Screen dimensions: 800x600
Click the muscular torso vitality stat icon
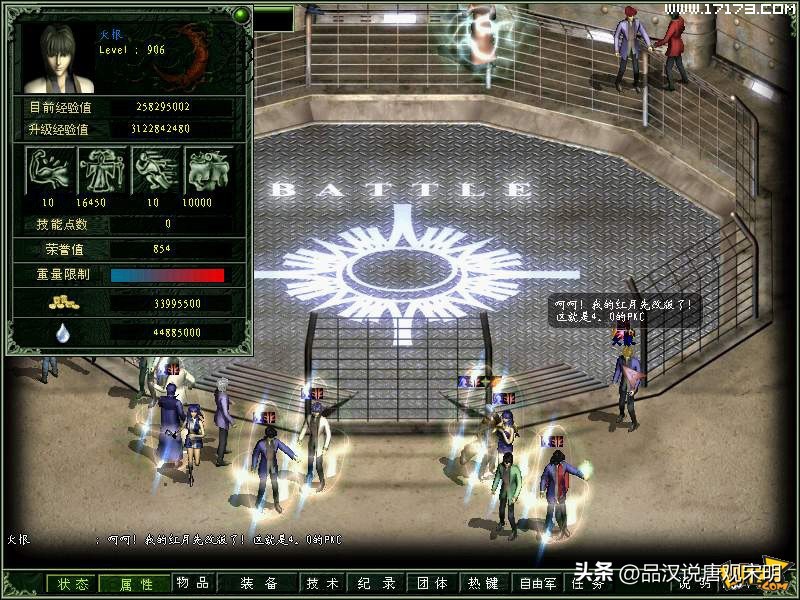click(x=209, y=171)
